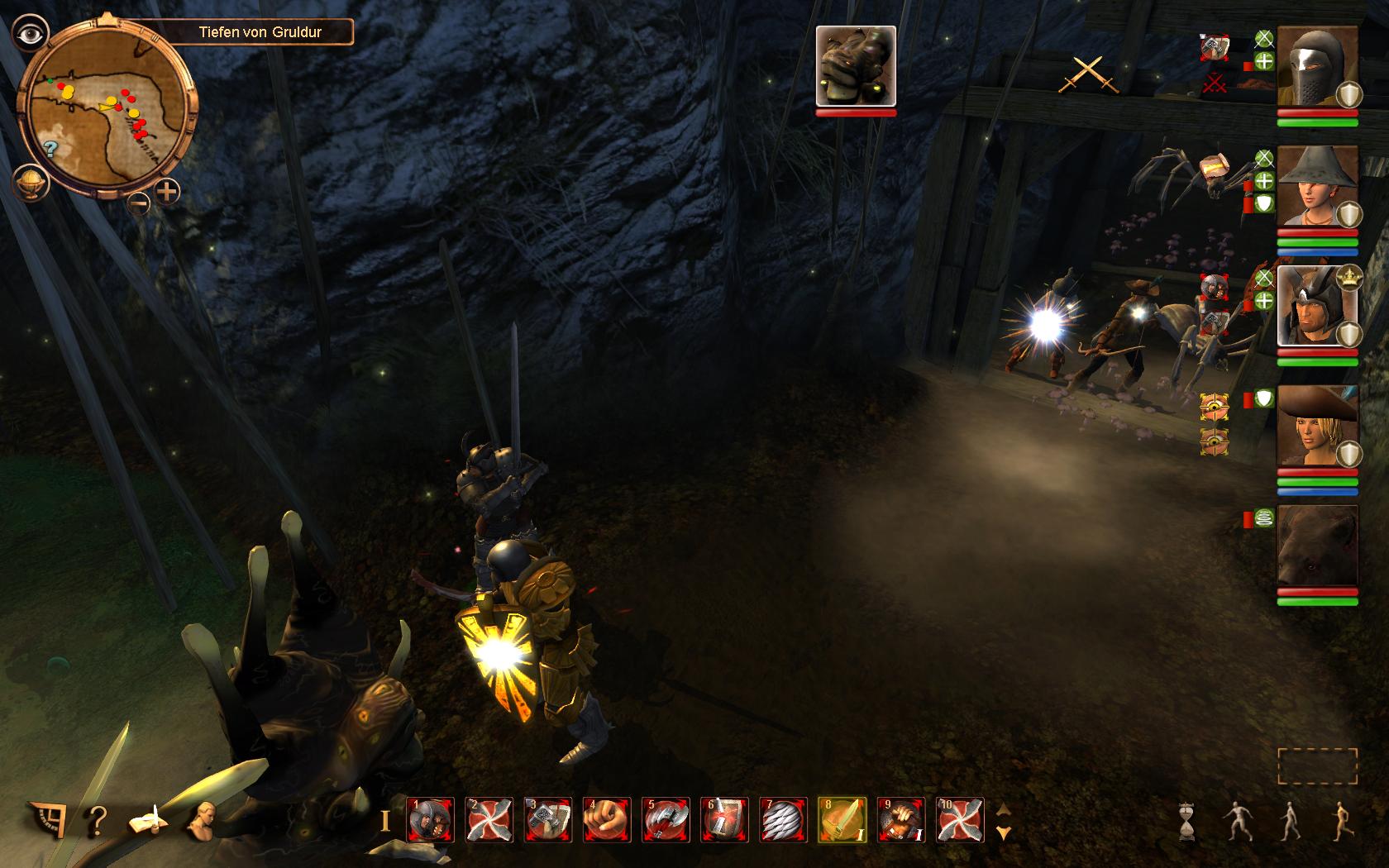Open the book and quill journal icon
1389x868 pixels.
click(x=149, y=820)
